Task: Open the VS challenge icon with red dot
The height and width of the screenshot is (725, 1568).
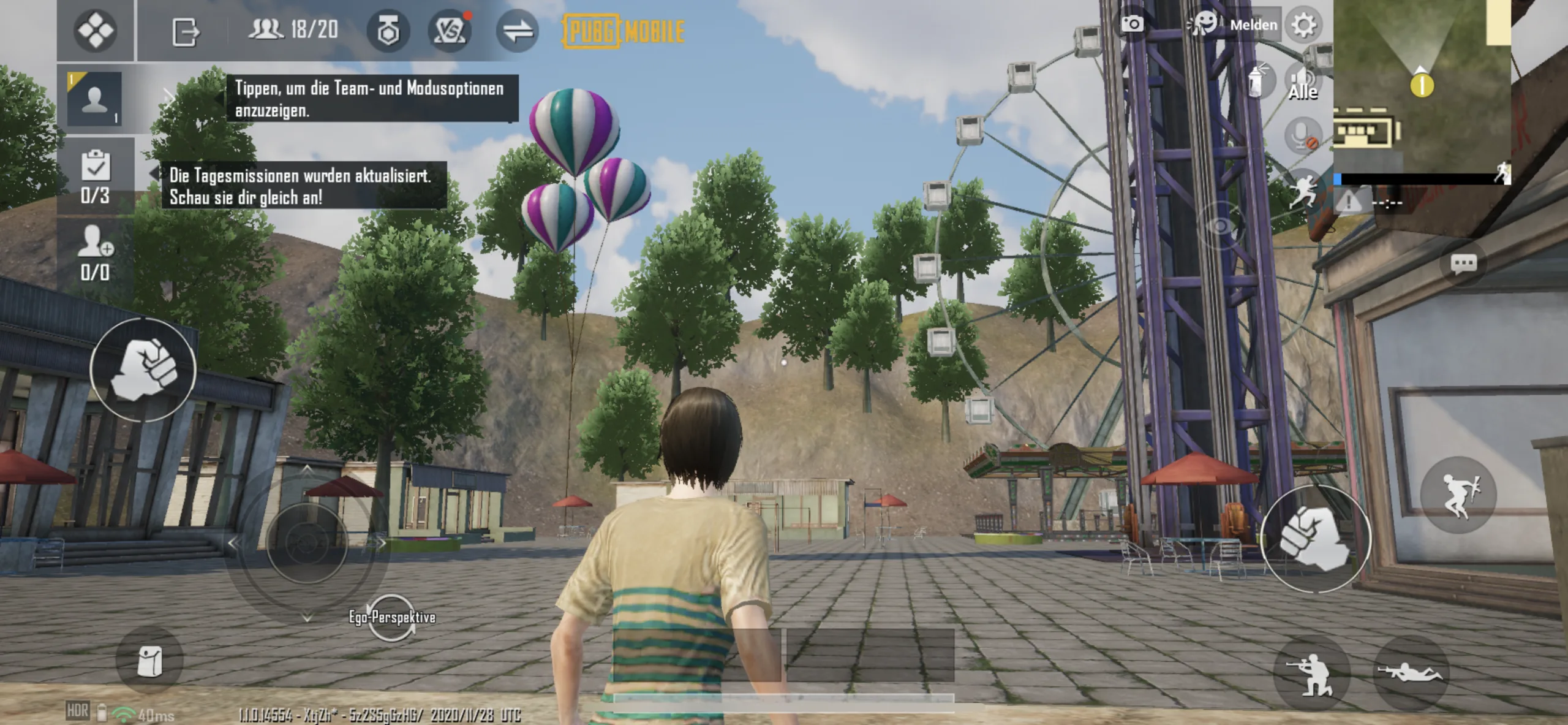Action: tap(450, 31)
